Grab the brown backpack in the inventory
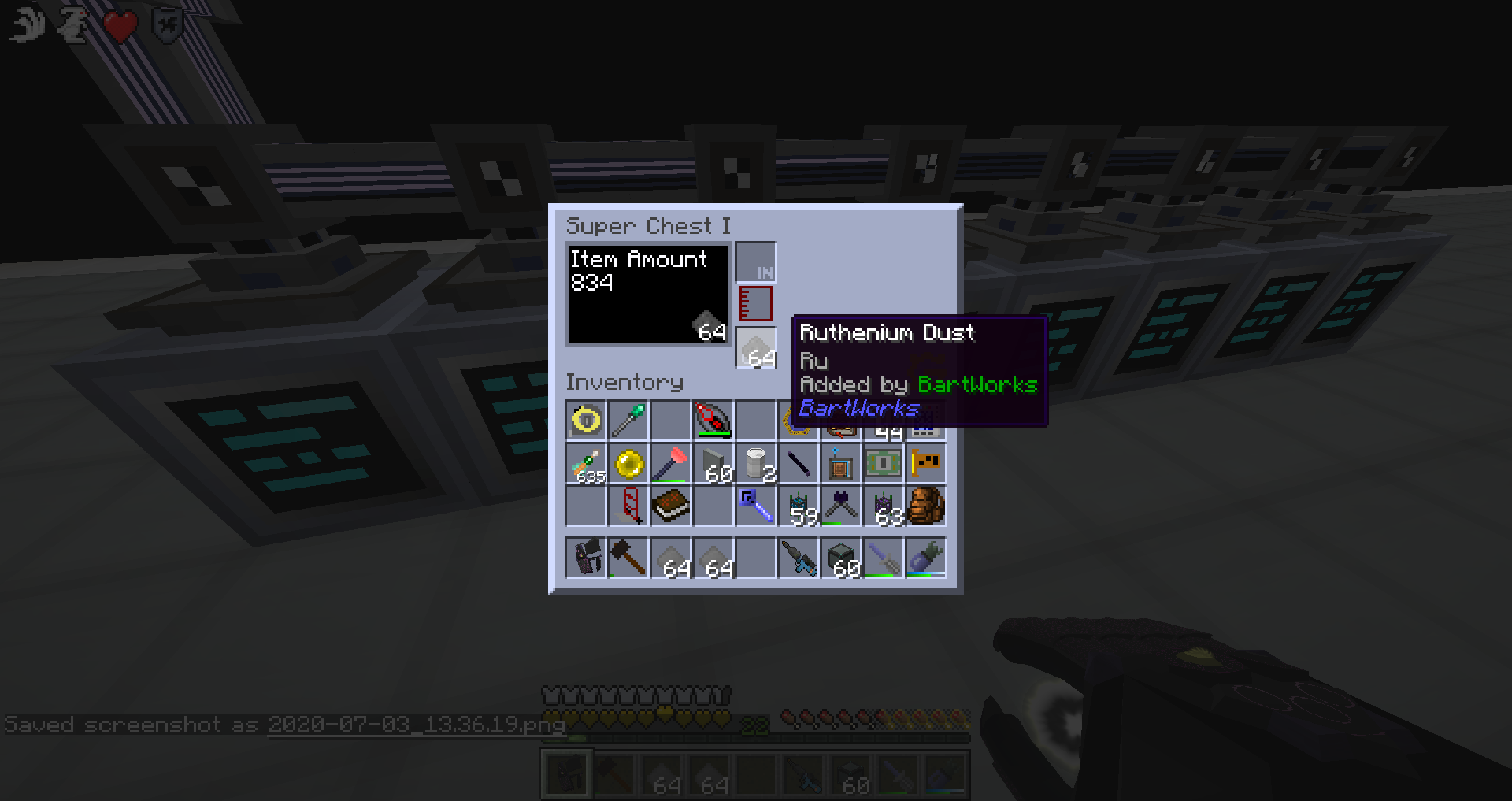The image size is (1512, 801). click(926, 506)
